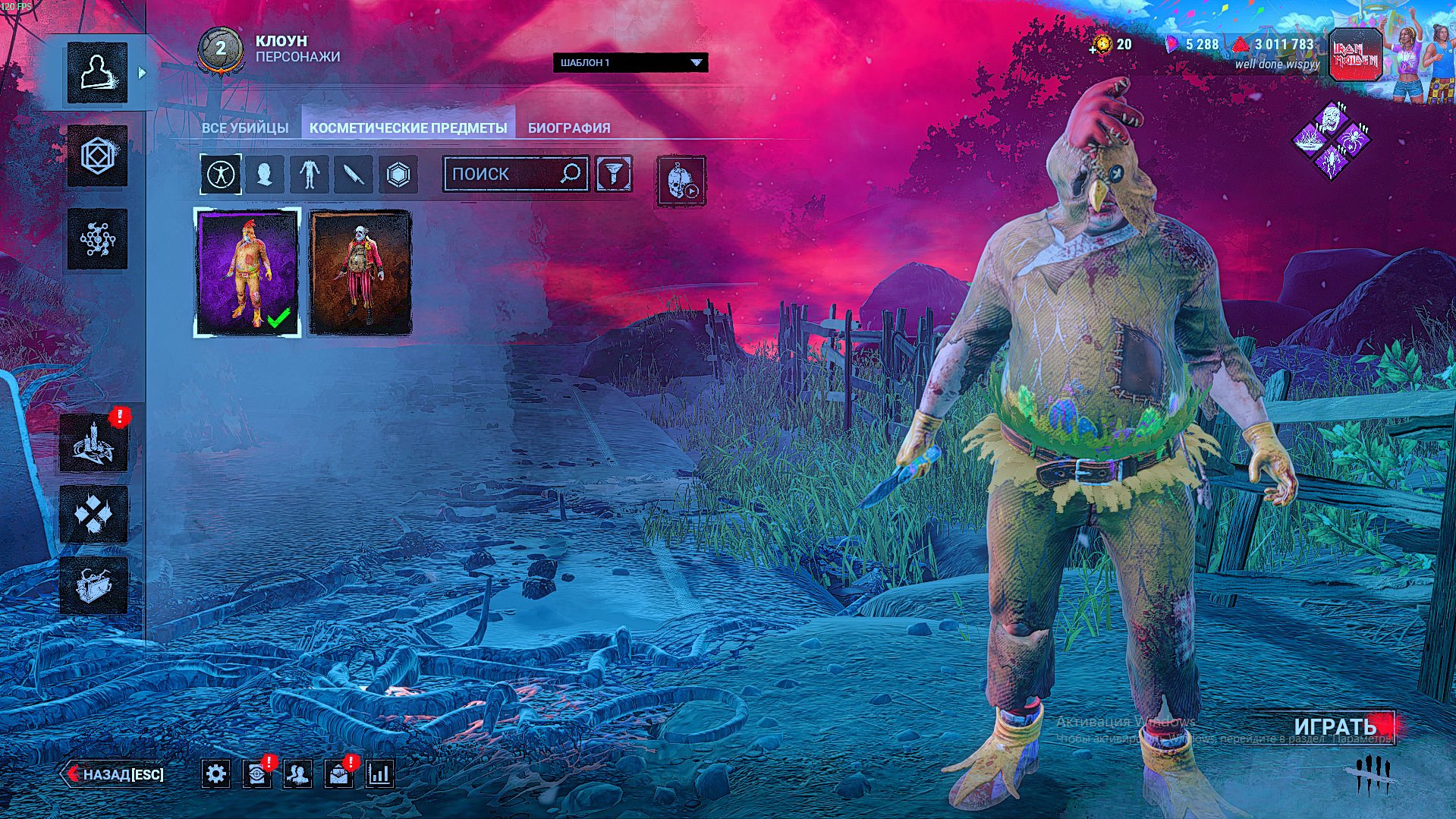
Task: Go back with the НАЗАД button
Action: click(115, 774)
